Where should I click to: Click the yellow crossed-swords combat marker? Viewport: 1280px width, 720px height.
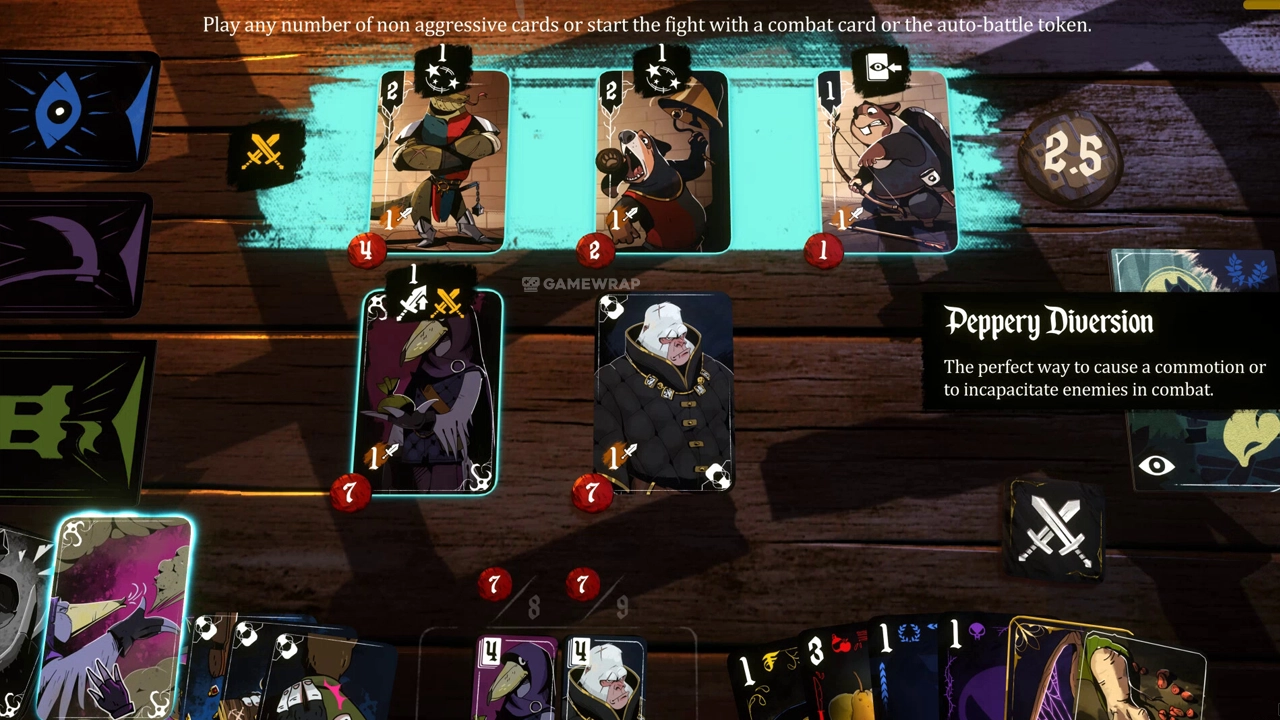265,153
